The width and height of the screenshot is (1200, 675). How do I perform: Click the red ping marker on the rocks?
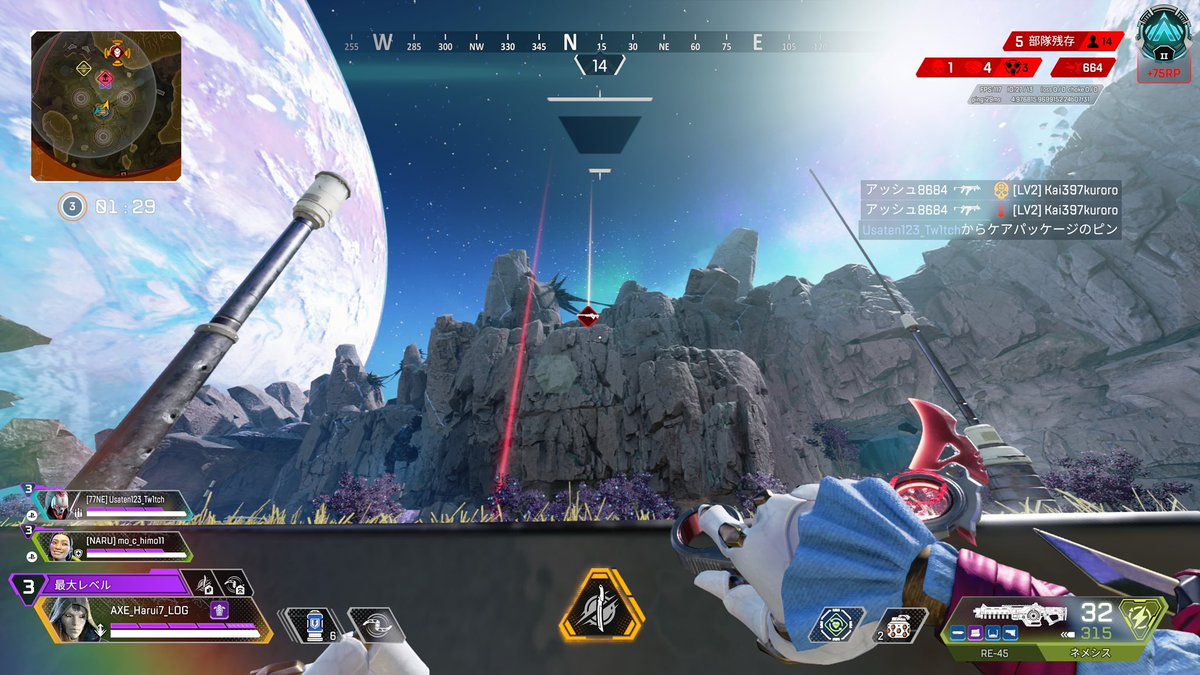coord(588,317)
